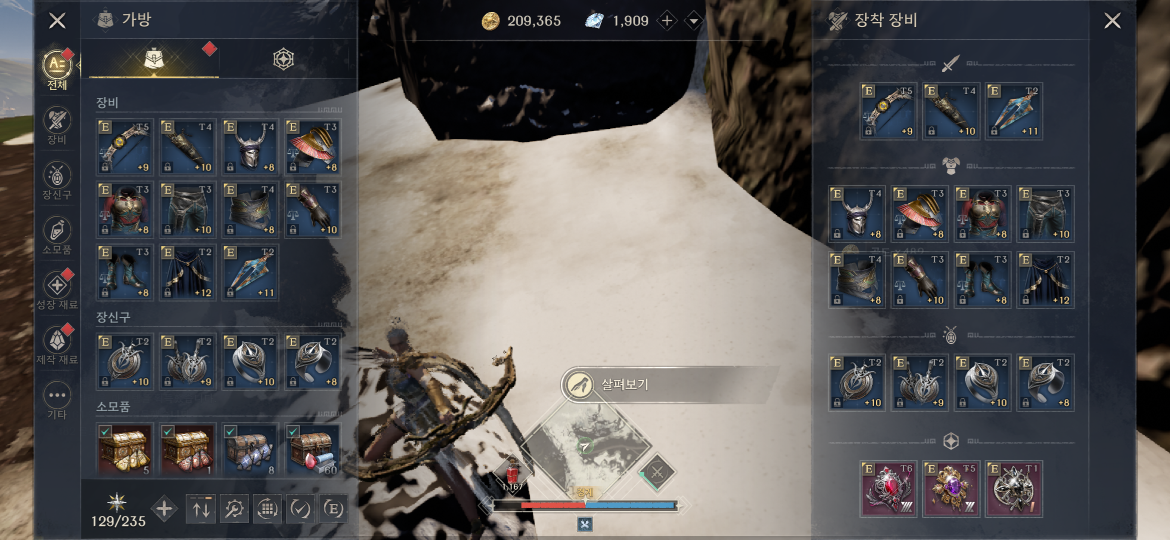Close the bag (가방) panel
Image resolution: width=1170 pixels, height=540 pixels.
click(x=58, y=20)
